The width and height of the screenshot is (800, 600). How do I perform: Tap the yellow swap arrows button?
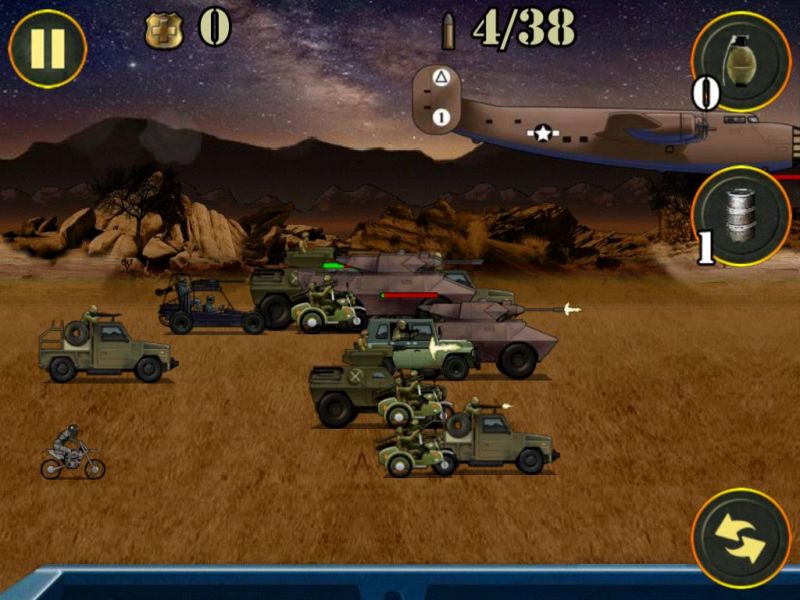[x=741, y=538]
